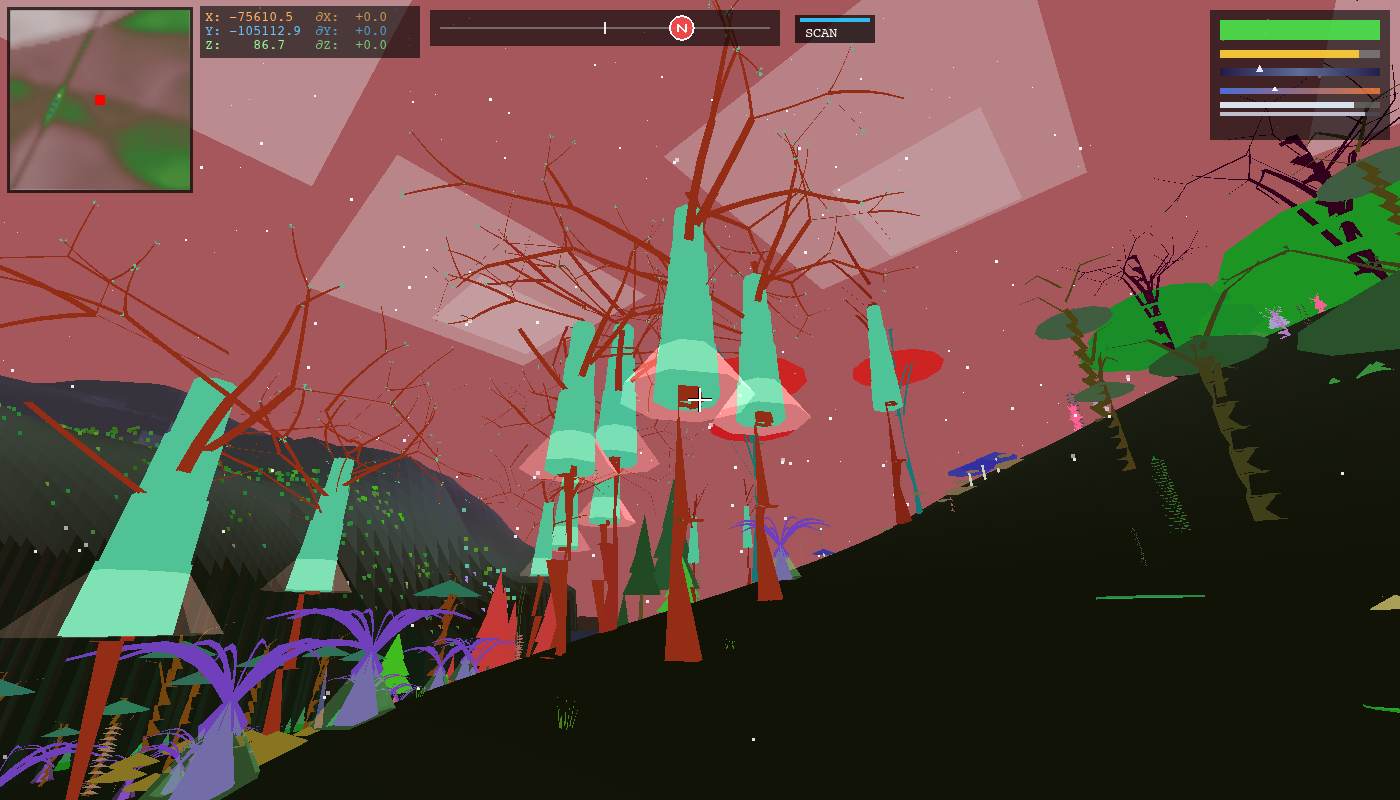Click the triangle marker on the blue-orange gradient gauge
Image resolution: width=1400 pixels, height=800 pixels.
click(1275, 89)
